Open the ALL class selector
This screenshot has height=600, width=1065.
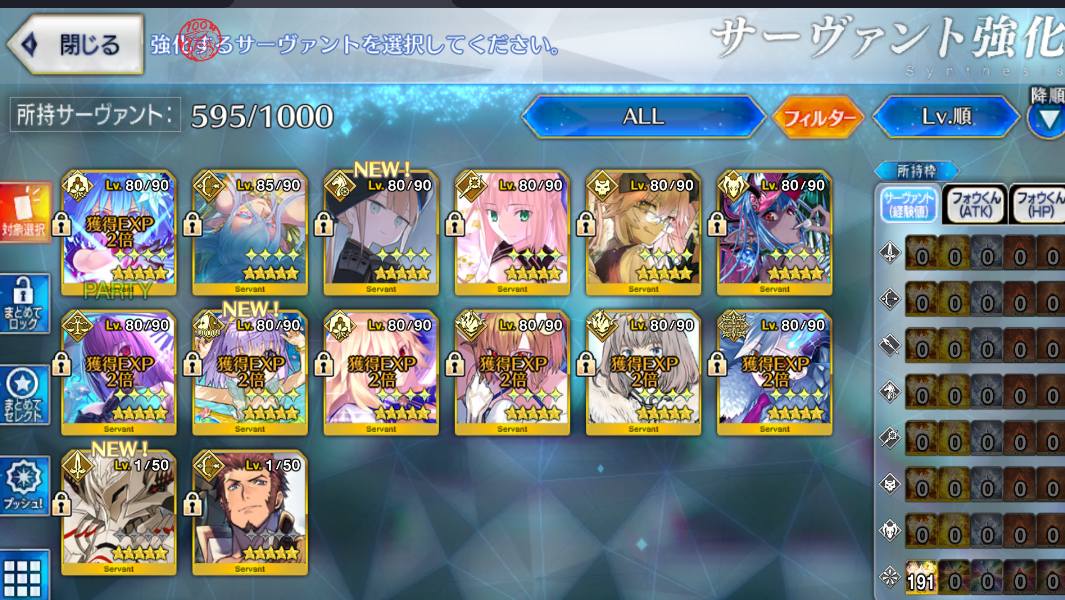(x=643, y=117)
